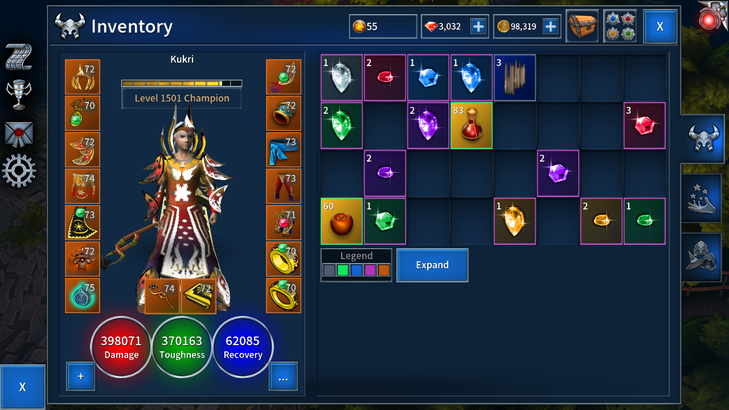Open the trophy achievements icon
Screen dimensions: 729x410
(19, 94)
